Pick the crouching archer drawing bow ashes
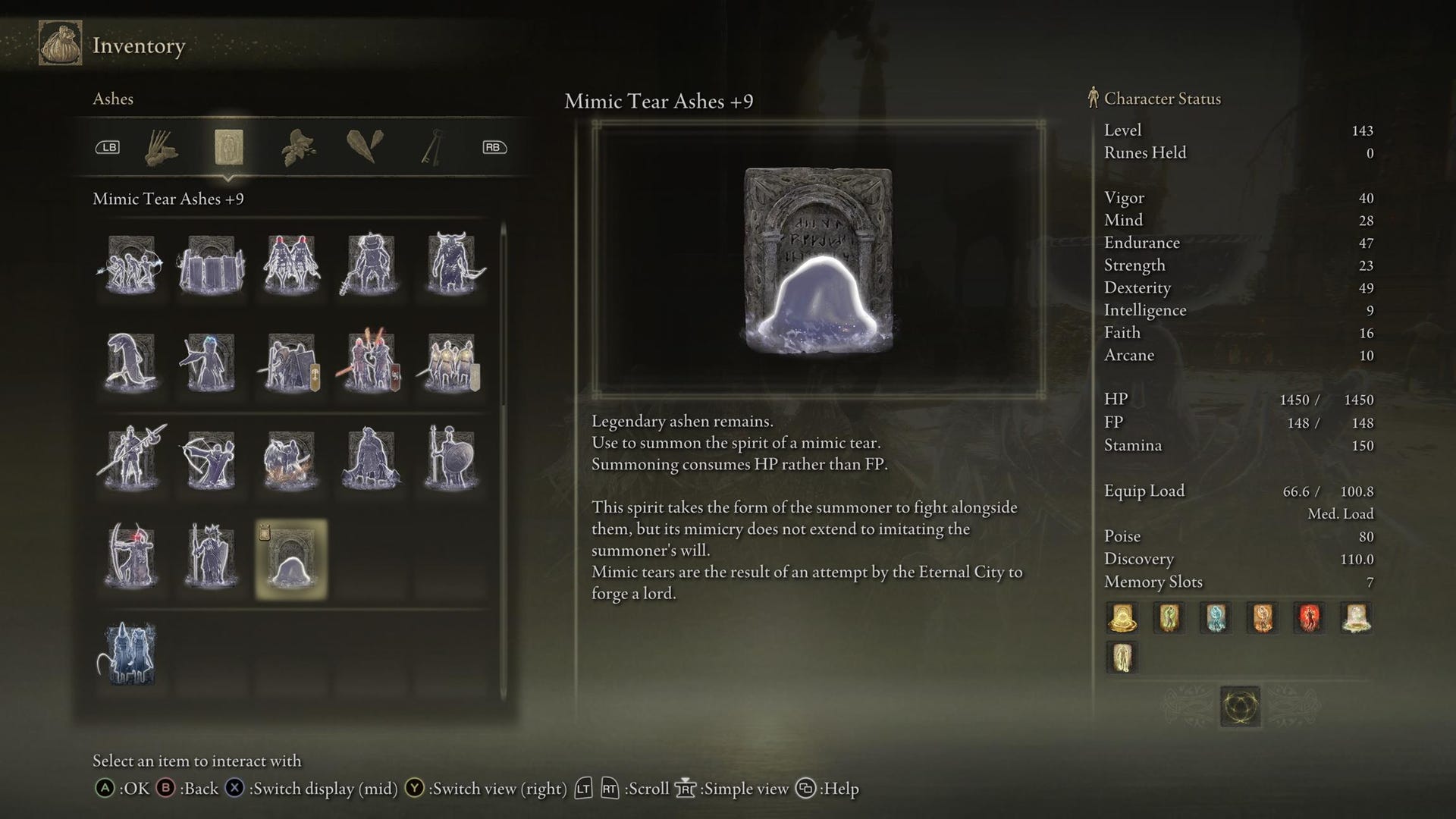 (x=211, y=460)
